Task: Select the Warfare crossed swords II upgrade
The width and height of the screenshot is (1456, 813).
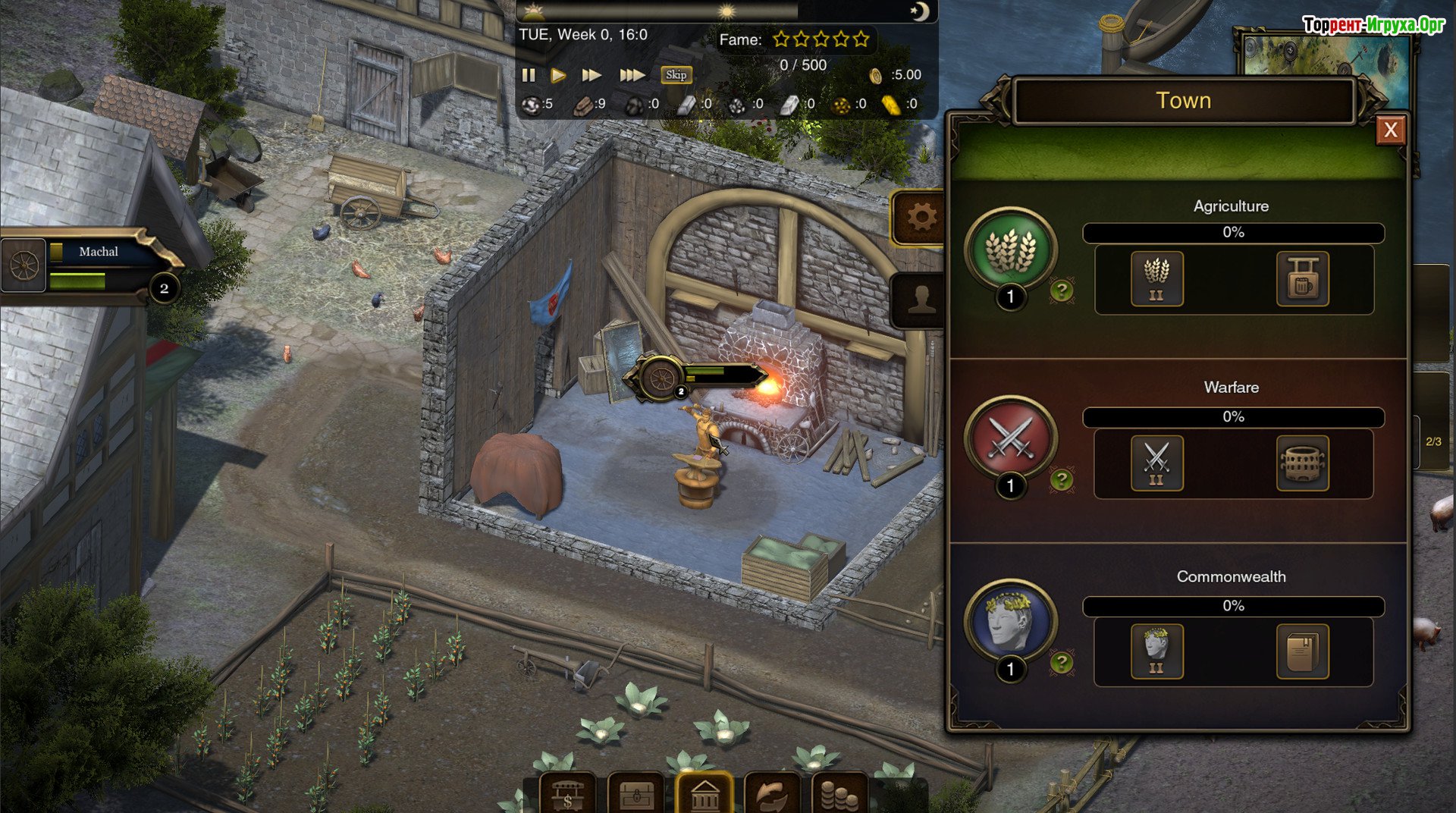Action: pos(1156,463)
